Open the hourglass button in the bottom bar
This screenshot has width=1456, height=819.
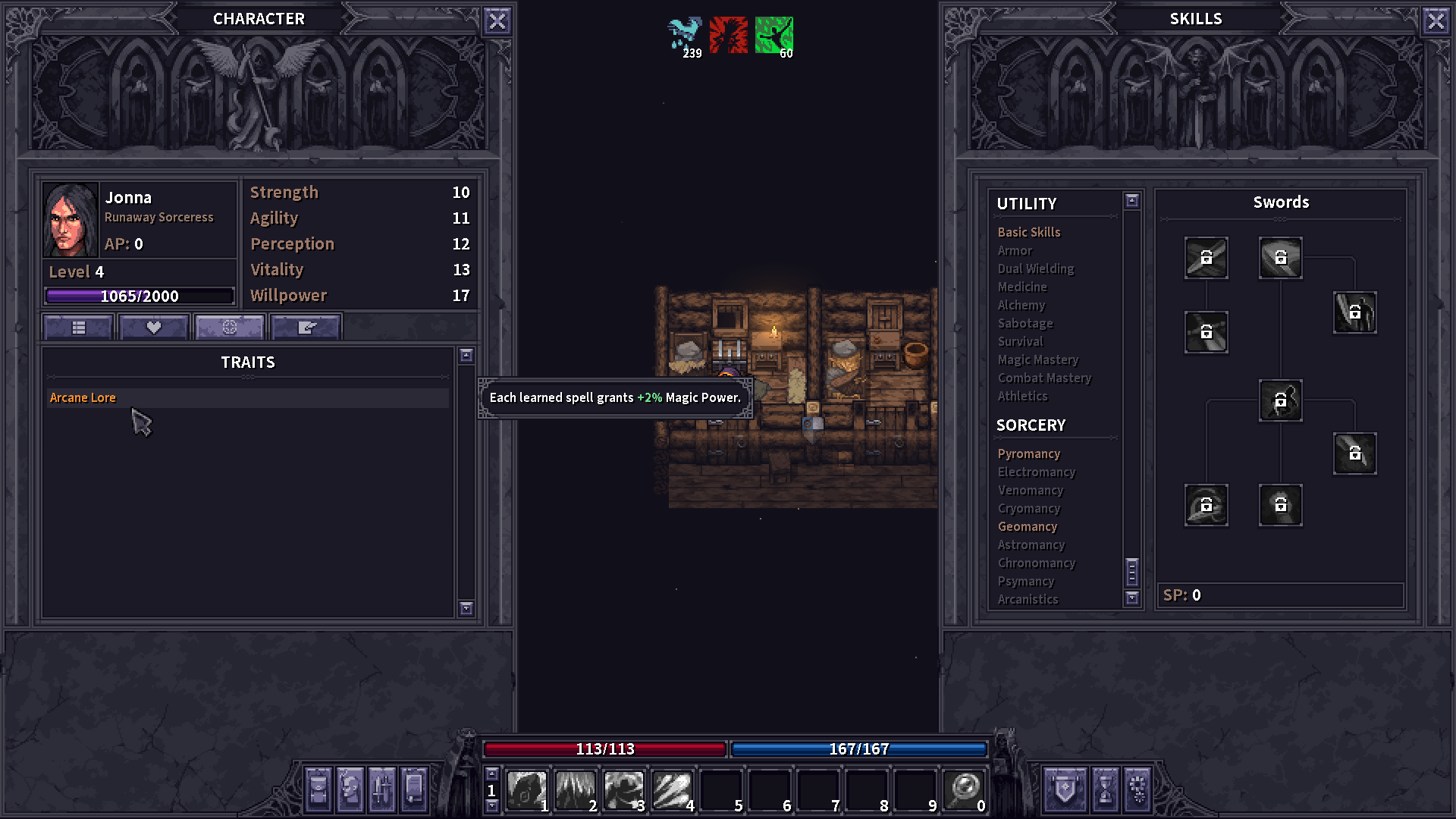[1106, 790]
